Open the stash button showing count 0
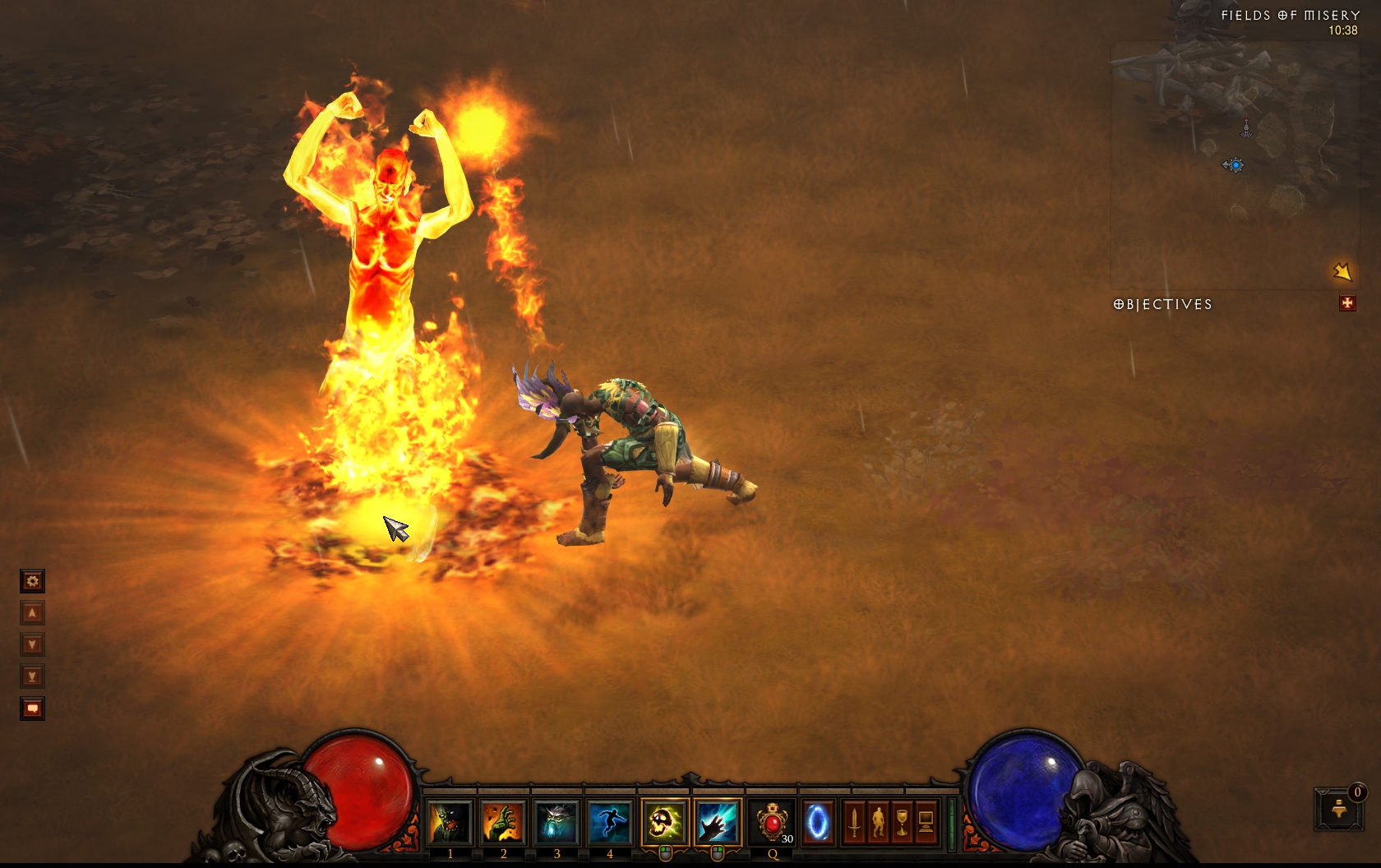 point(1338,809)
